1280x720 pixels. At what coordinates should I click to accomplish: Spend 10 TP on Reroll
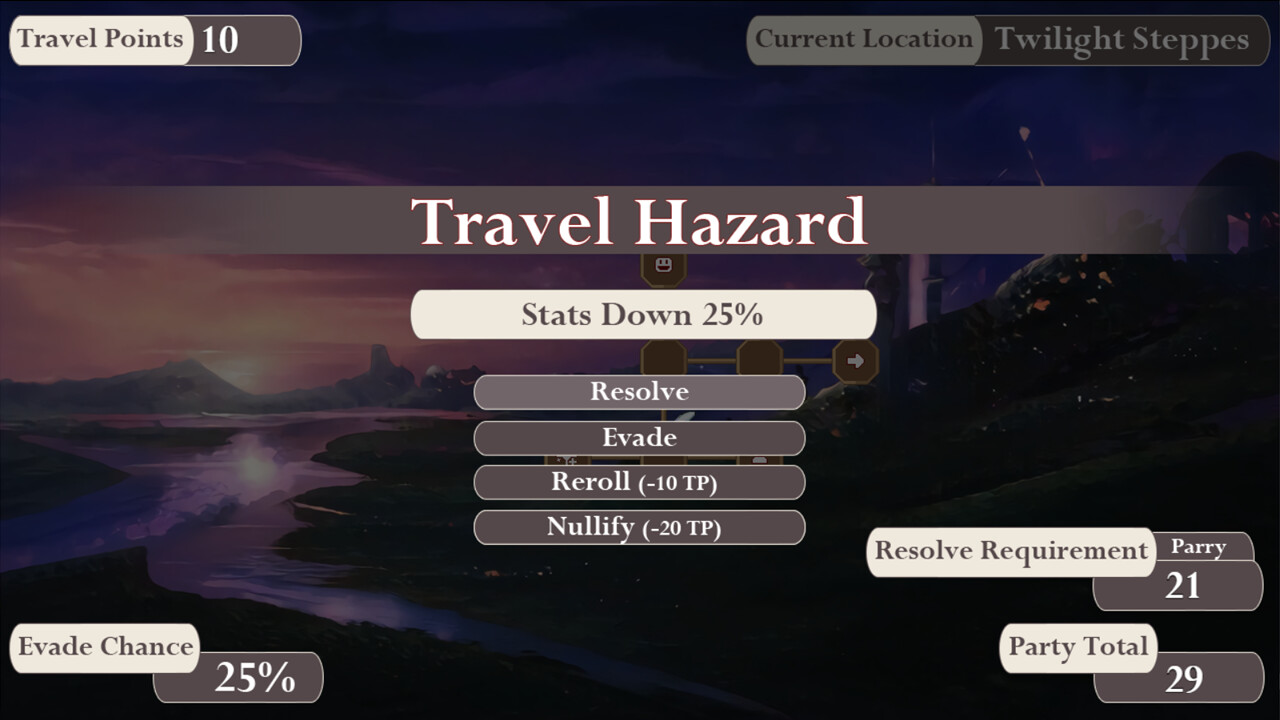pos(639,482)
